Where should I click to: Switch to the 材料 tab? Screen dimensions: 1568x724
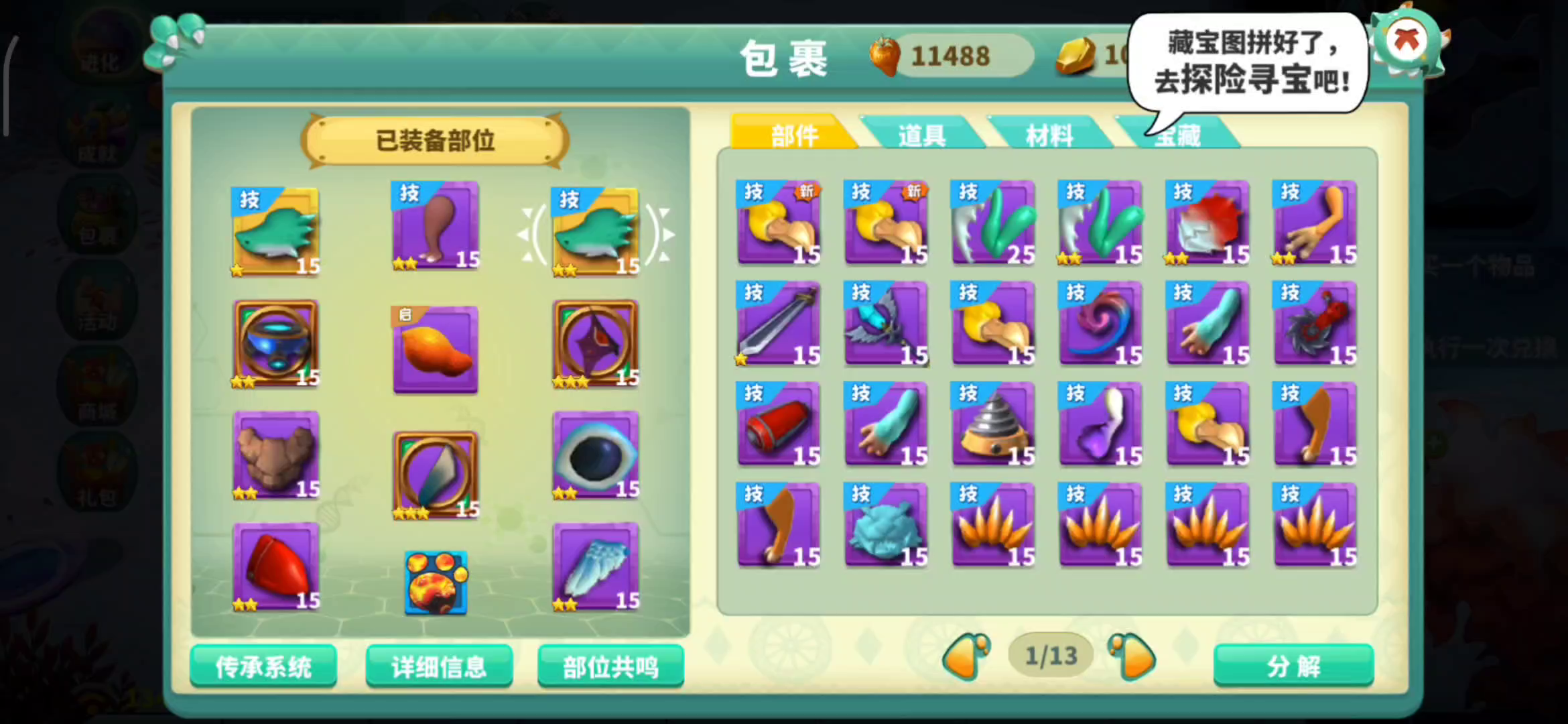click(x=1050, y=134)
